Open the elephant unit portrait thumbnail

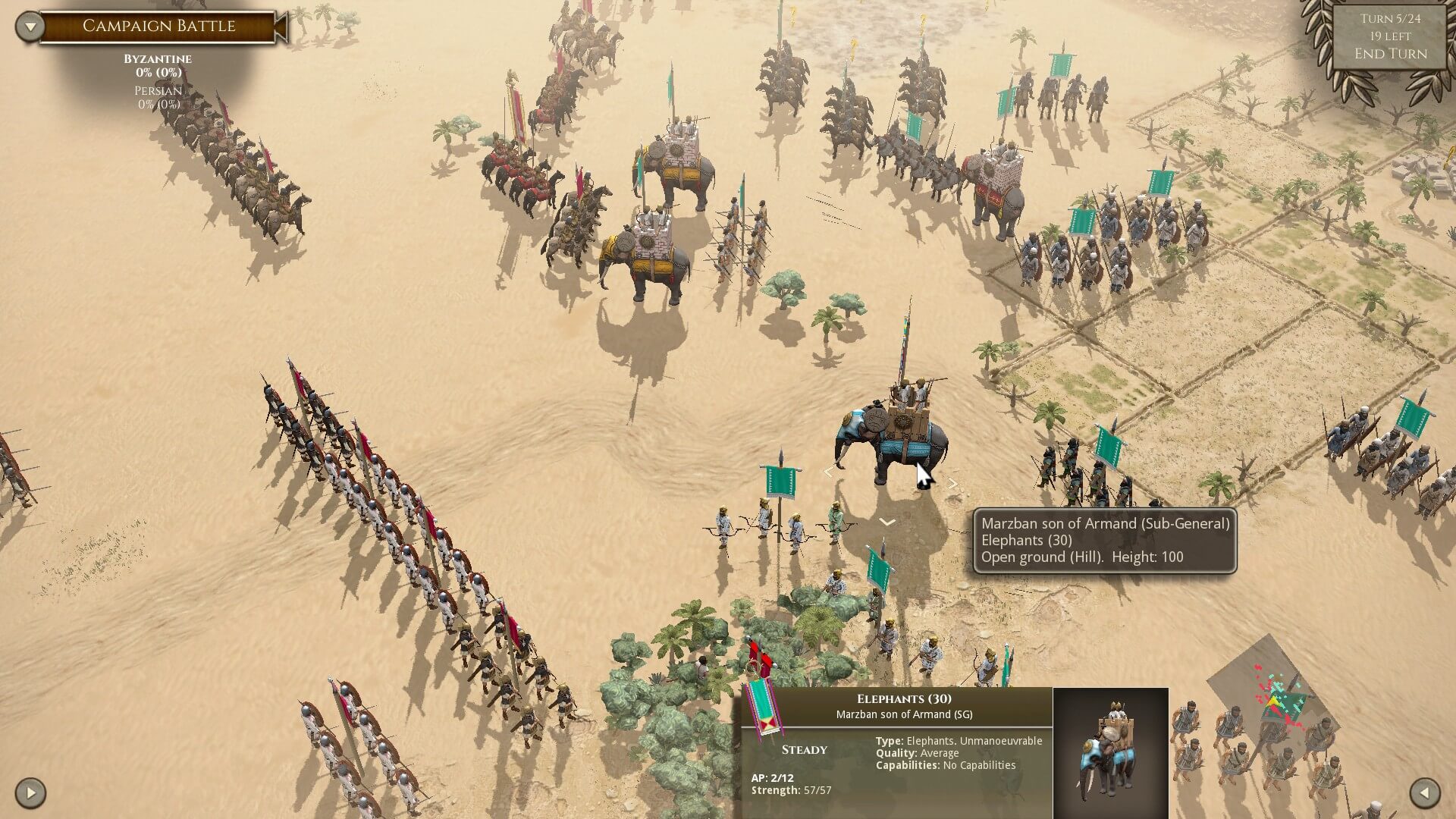pos(1110,752)
